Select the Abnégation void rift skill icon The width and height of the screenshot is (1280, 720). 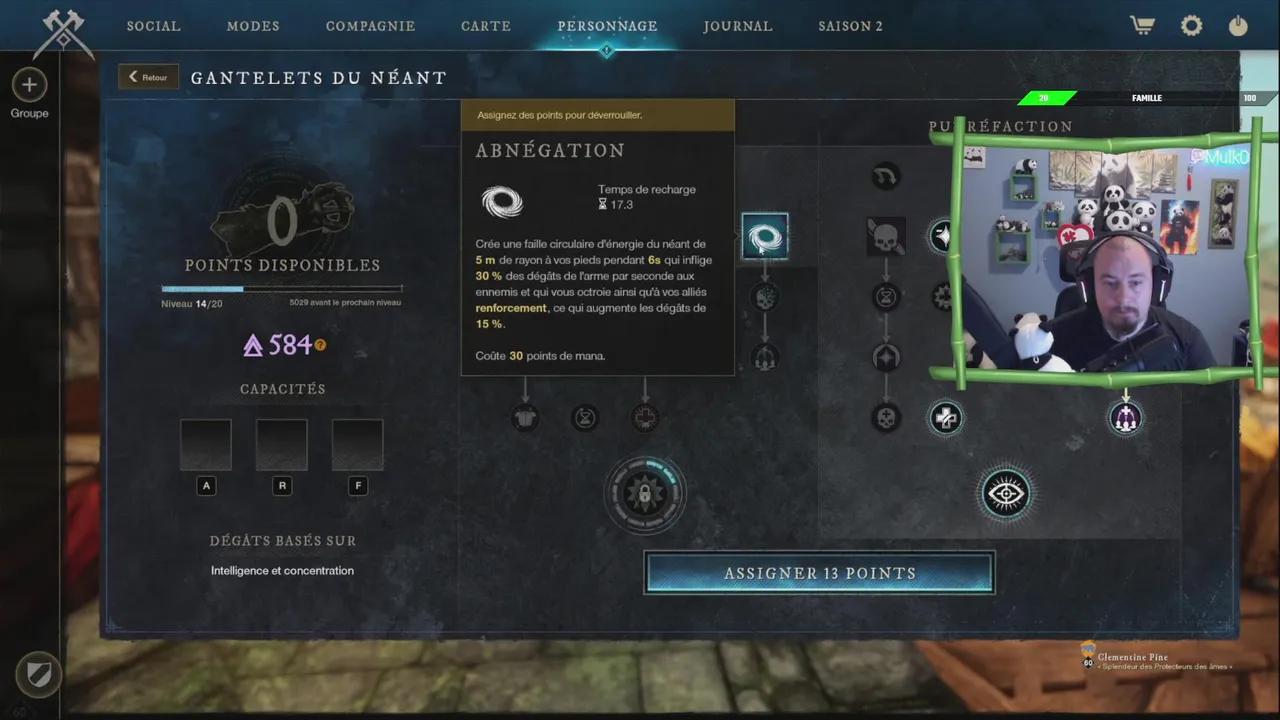tap(765, 236)
